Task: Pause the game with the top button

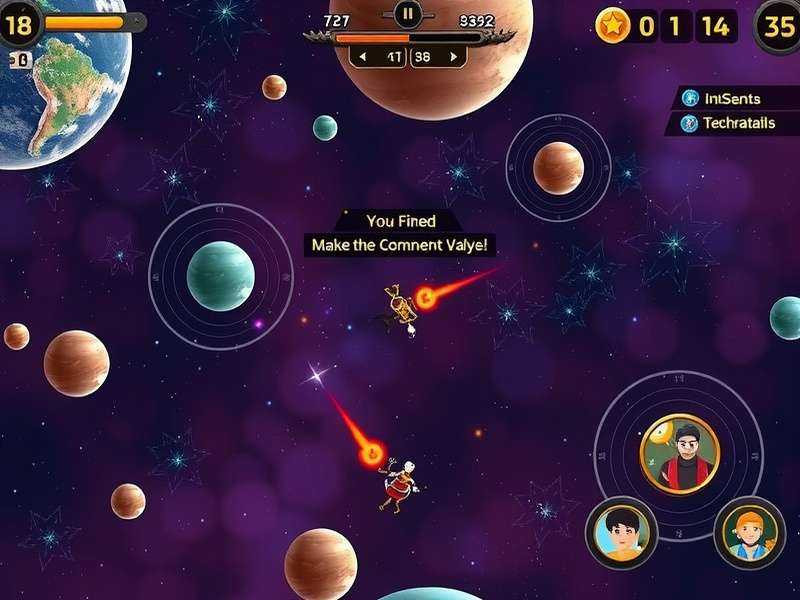Action: (x=407, y=14)
